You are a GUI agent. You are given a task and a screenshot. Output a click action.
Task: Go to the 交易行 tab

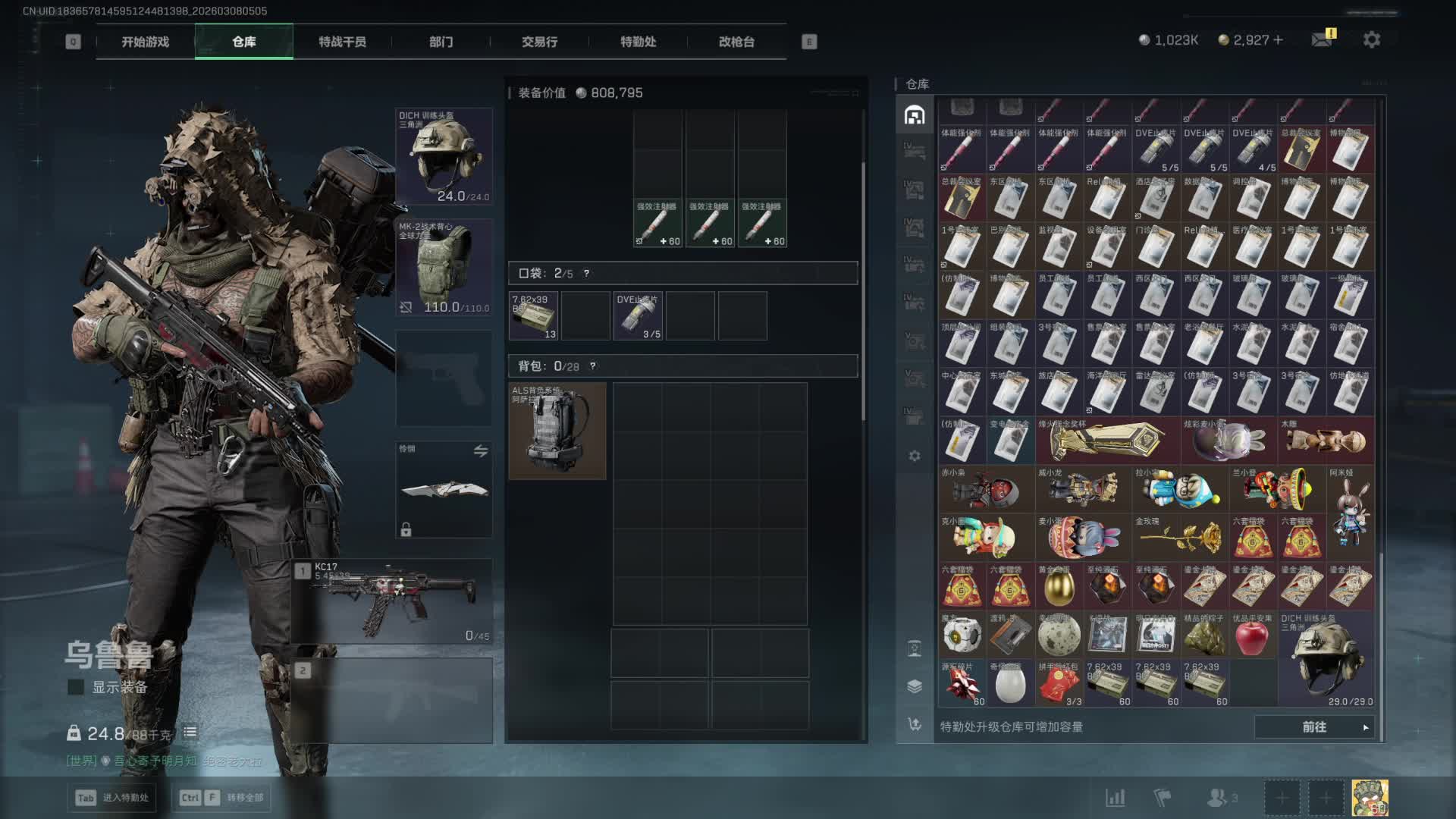539,42
